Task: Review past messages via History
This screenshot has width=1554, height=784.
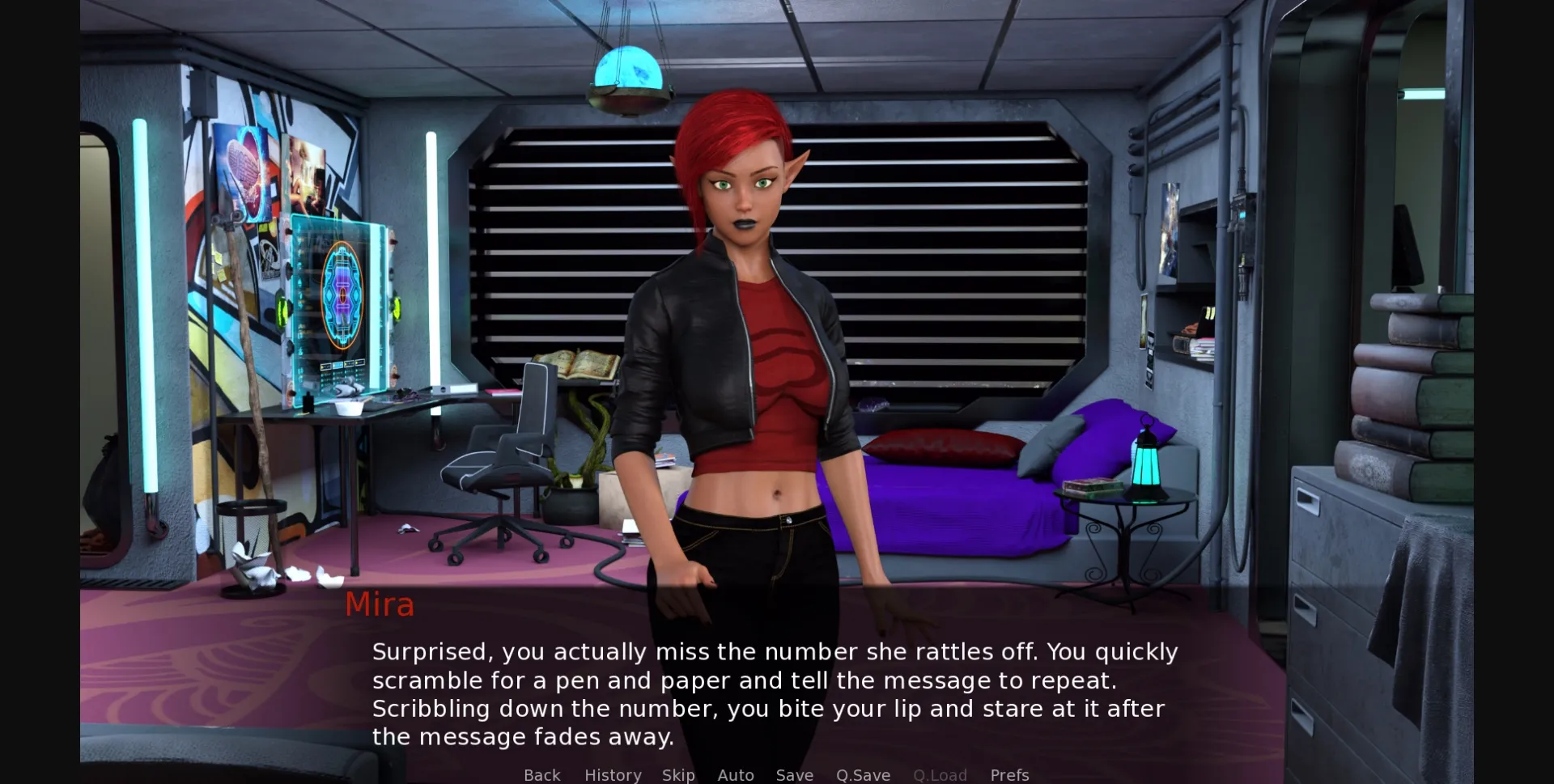Action: [613, 774]
